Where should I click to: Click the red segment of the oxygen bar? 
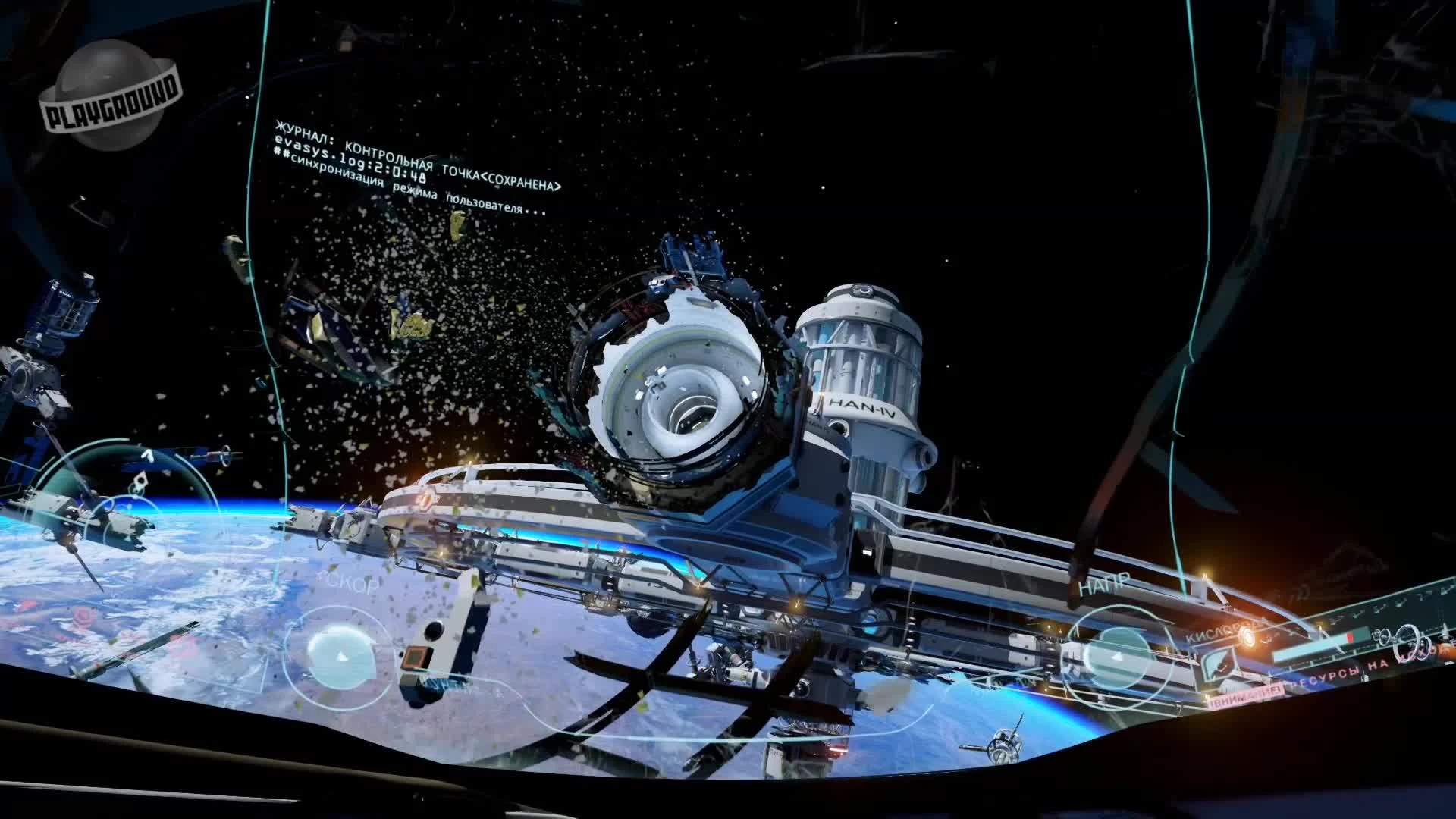coord(1352,638)
